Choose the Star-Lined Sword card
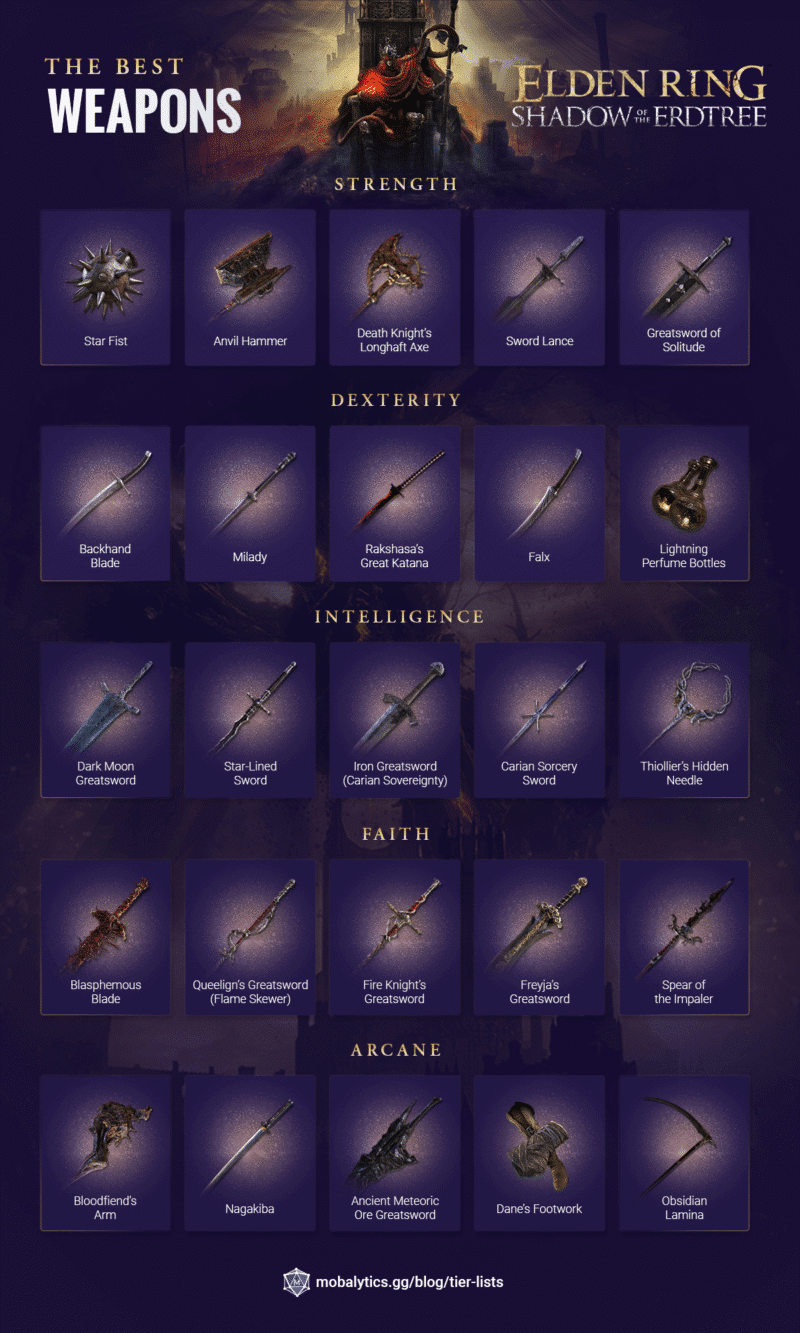The width and height of the screenshot is (800, 1333). pyautogui.click(x=250, y=720)
